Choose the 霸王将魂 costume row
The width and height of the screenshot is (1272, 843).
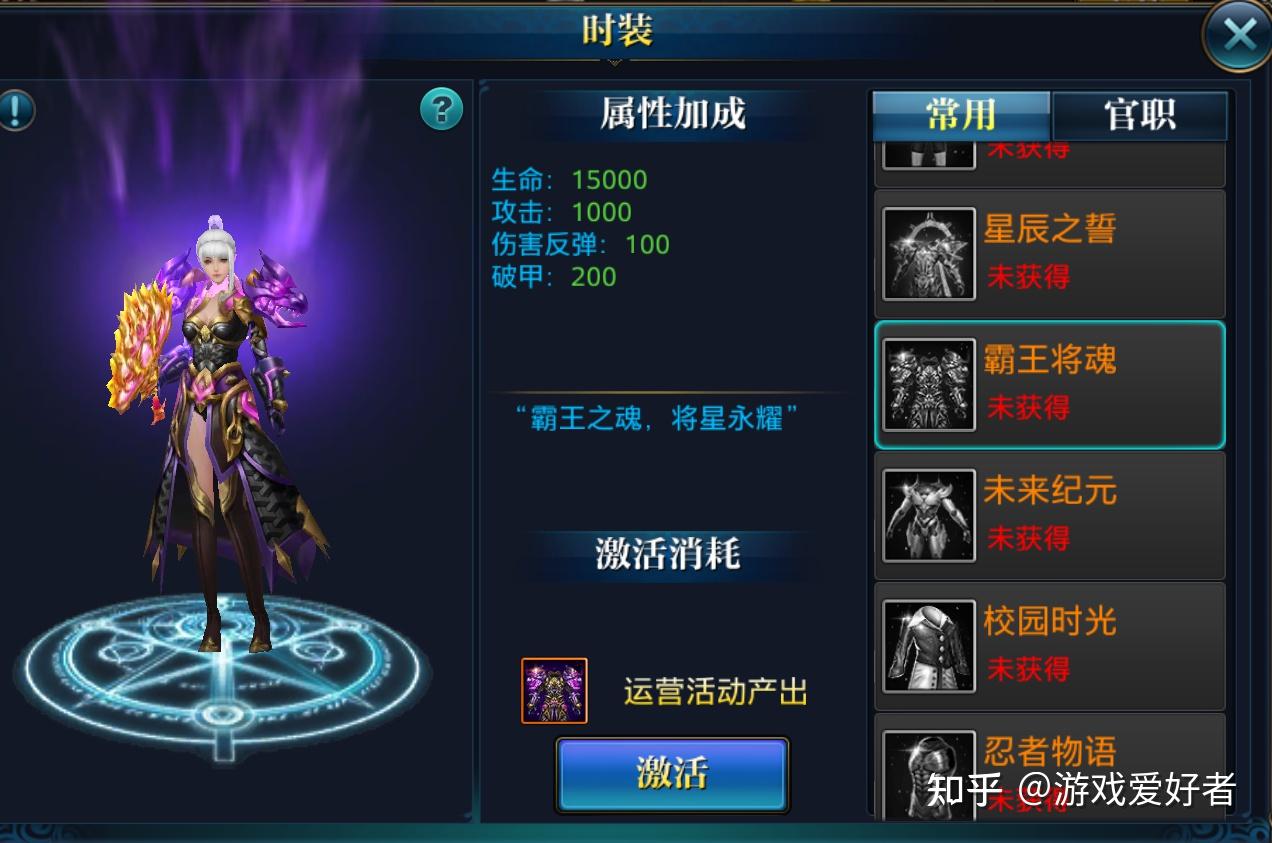coord(1049,385)
